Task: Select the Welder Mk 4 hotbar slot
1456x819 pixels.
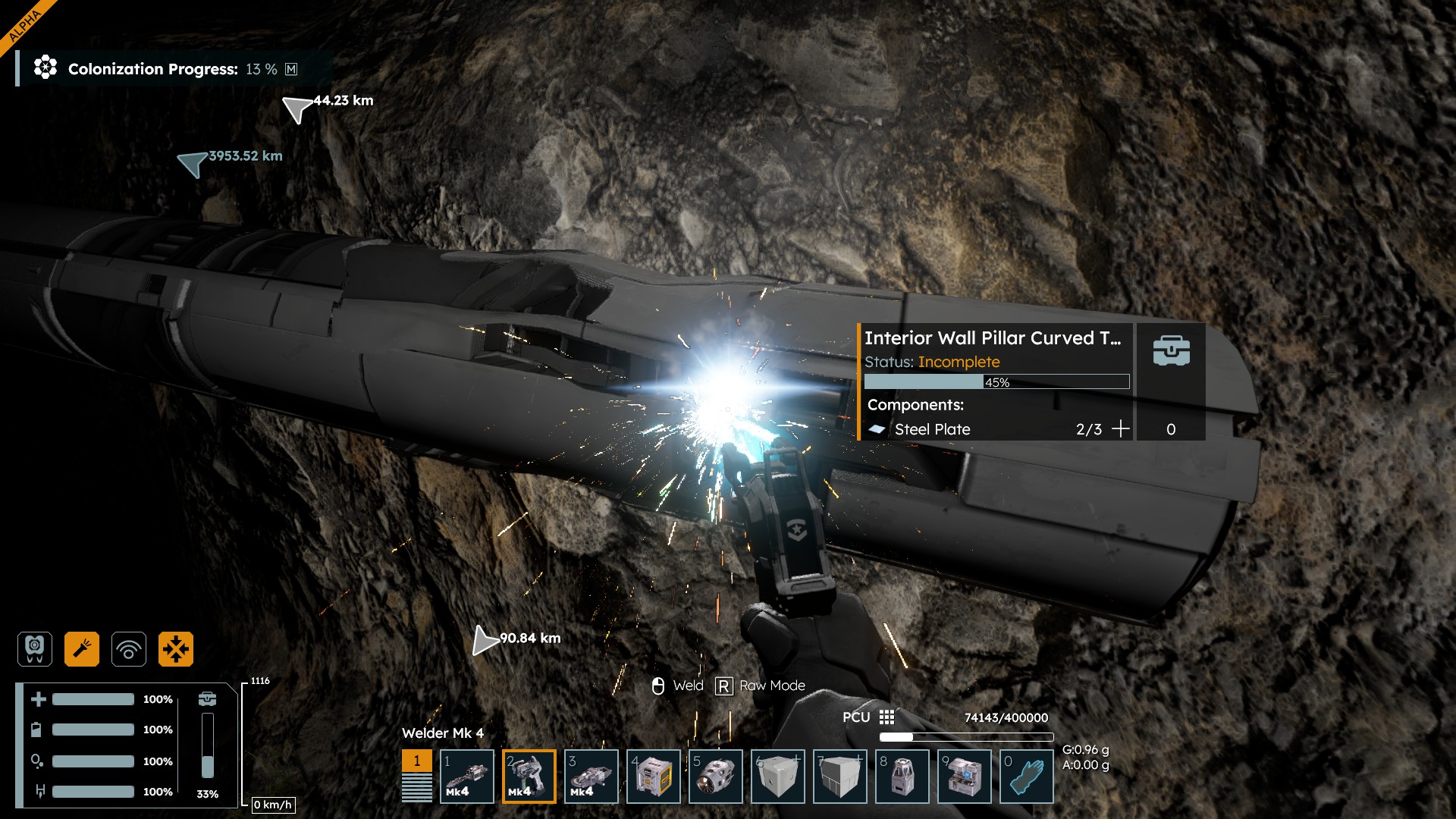Action: click(x=529, y=777)
